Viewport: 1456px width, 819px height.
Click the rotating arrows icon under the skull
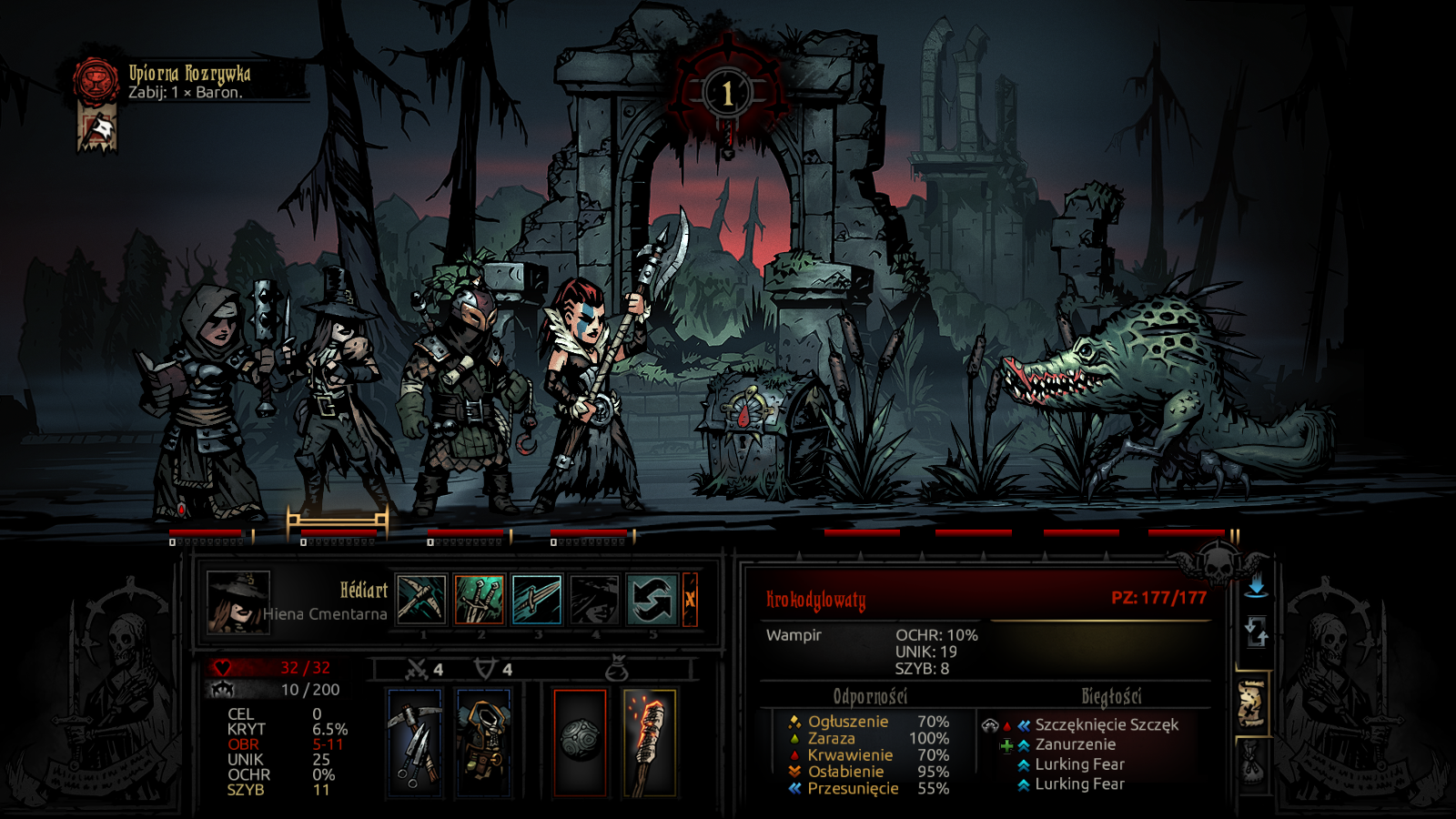click(x=1256, y=631)
